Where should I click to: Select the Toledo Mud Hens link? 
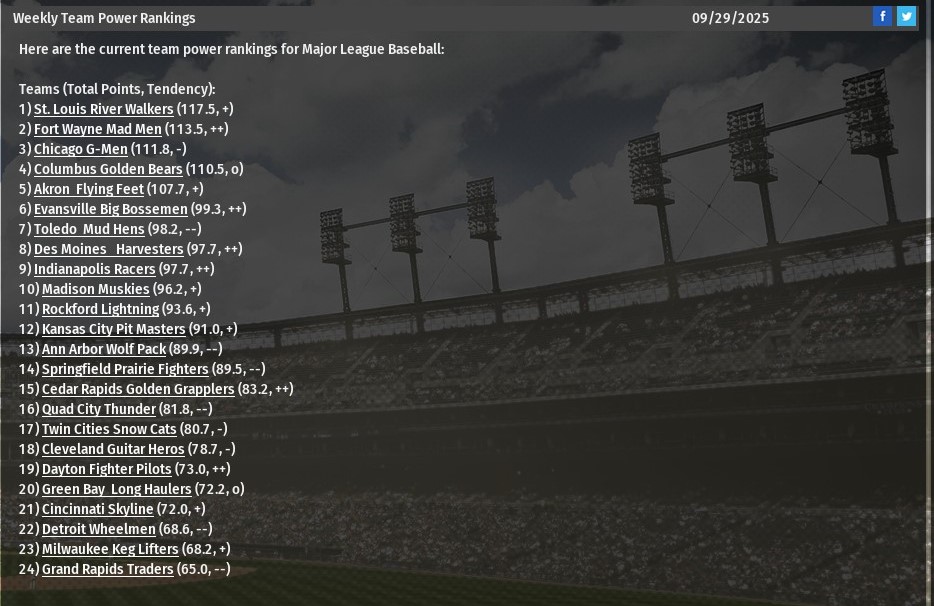pos(89,229)
